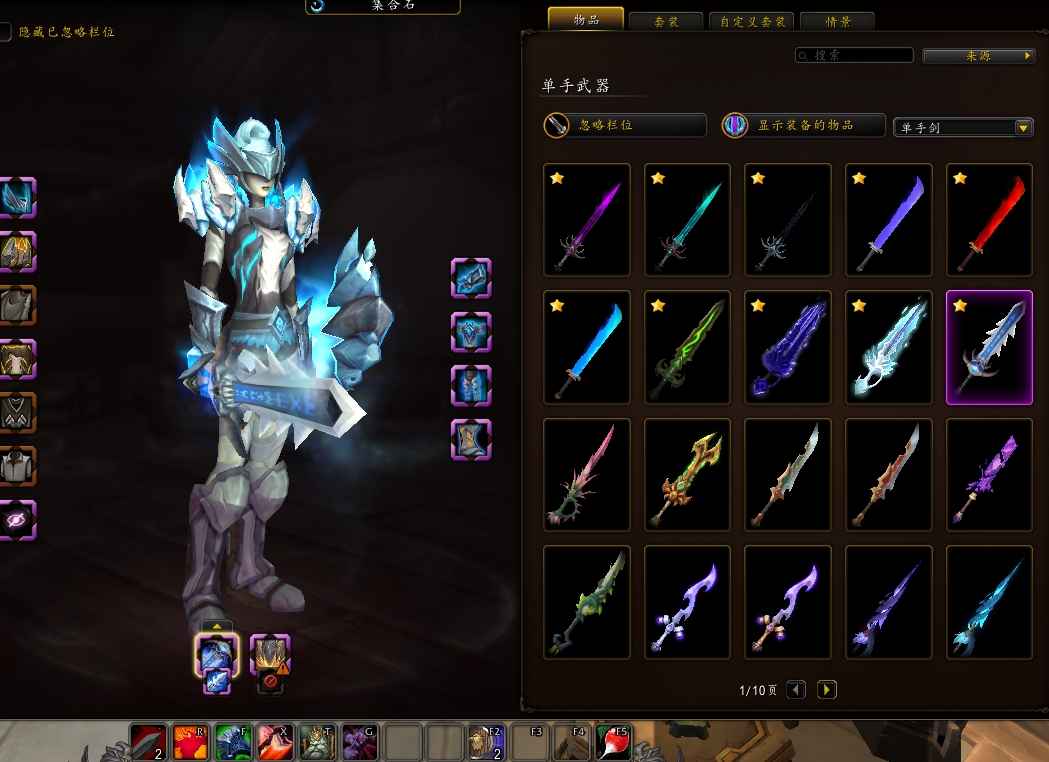
Task: Select the head slot helmet icon
Action: [18, 197]
